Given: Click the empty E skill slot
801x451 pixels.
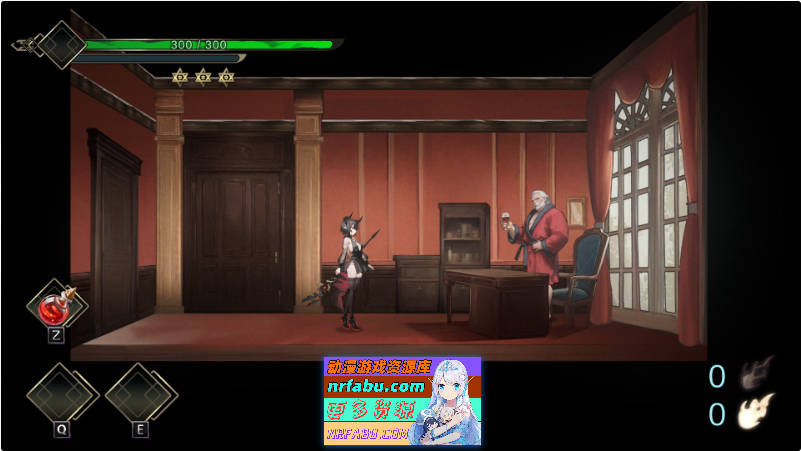Looking at the screenshot, I should tap(140, 395).
